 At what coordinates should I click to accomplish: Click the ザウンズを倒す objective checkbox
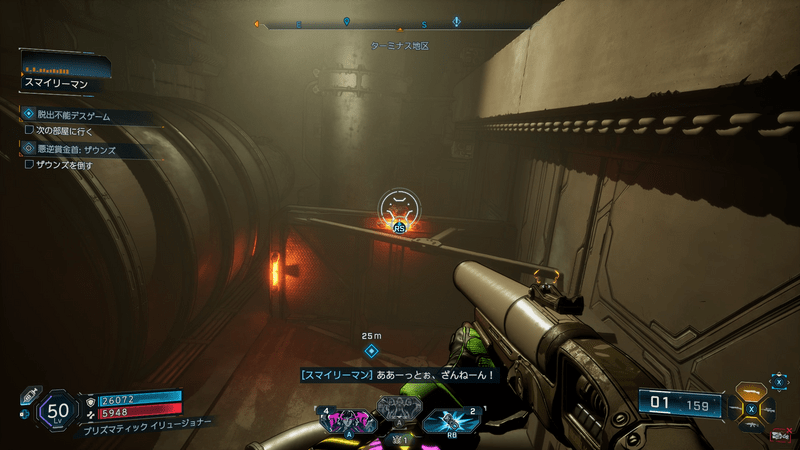coord(30,164)
